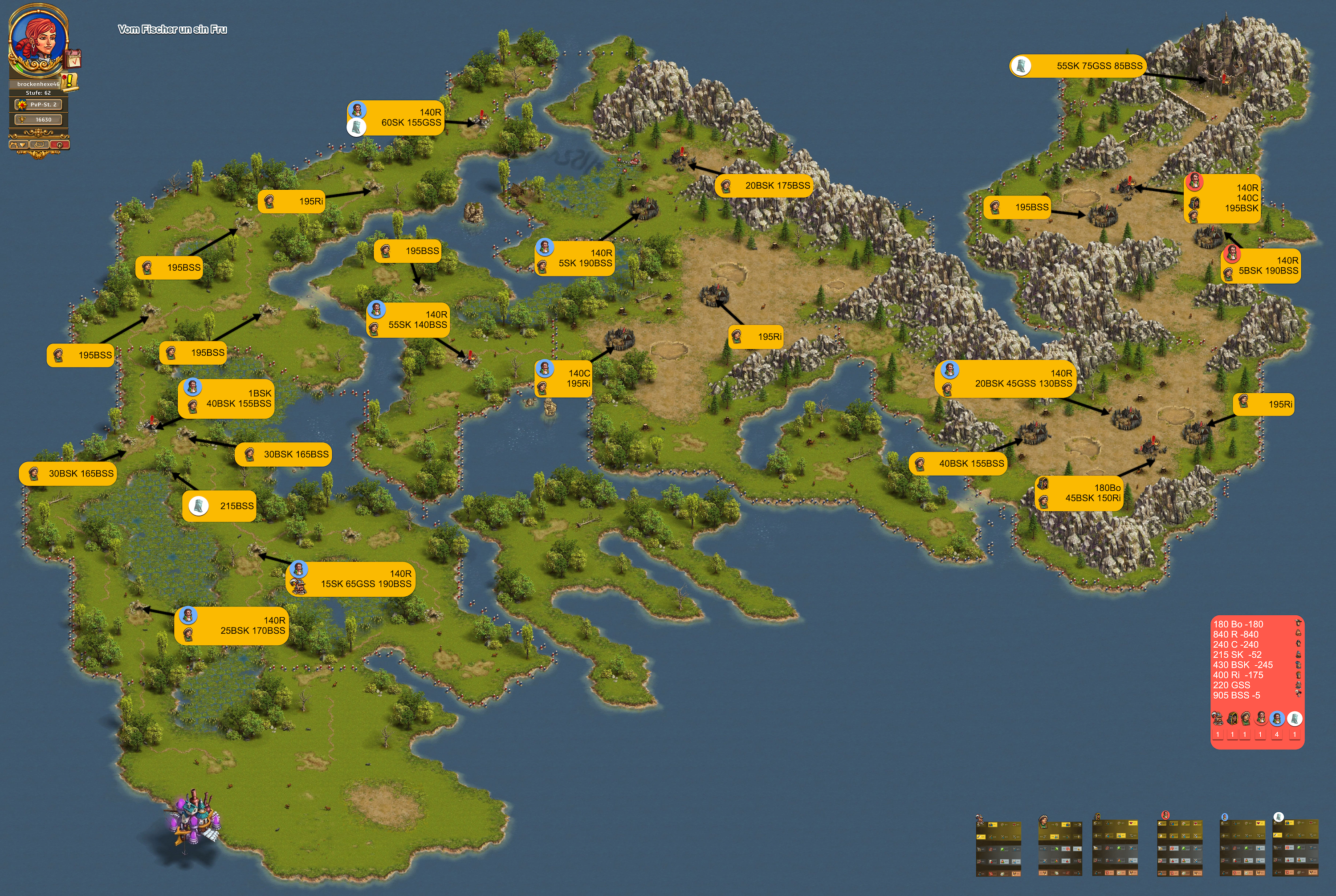The image size is (1336, 896).
Task: Open the trophy achievements button showing 16630
Action: [x=39, y=119]
